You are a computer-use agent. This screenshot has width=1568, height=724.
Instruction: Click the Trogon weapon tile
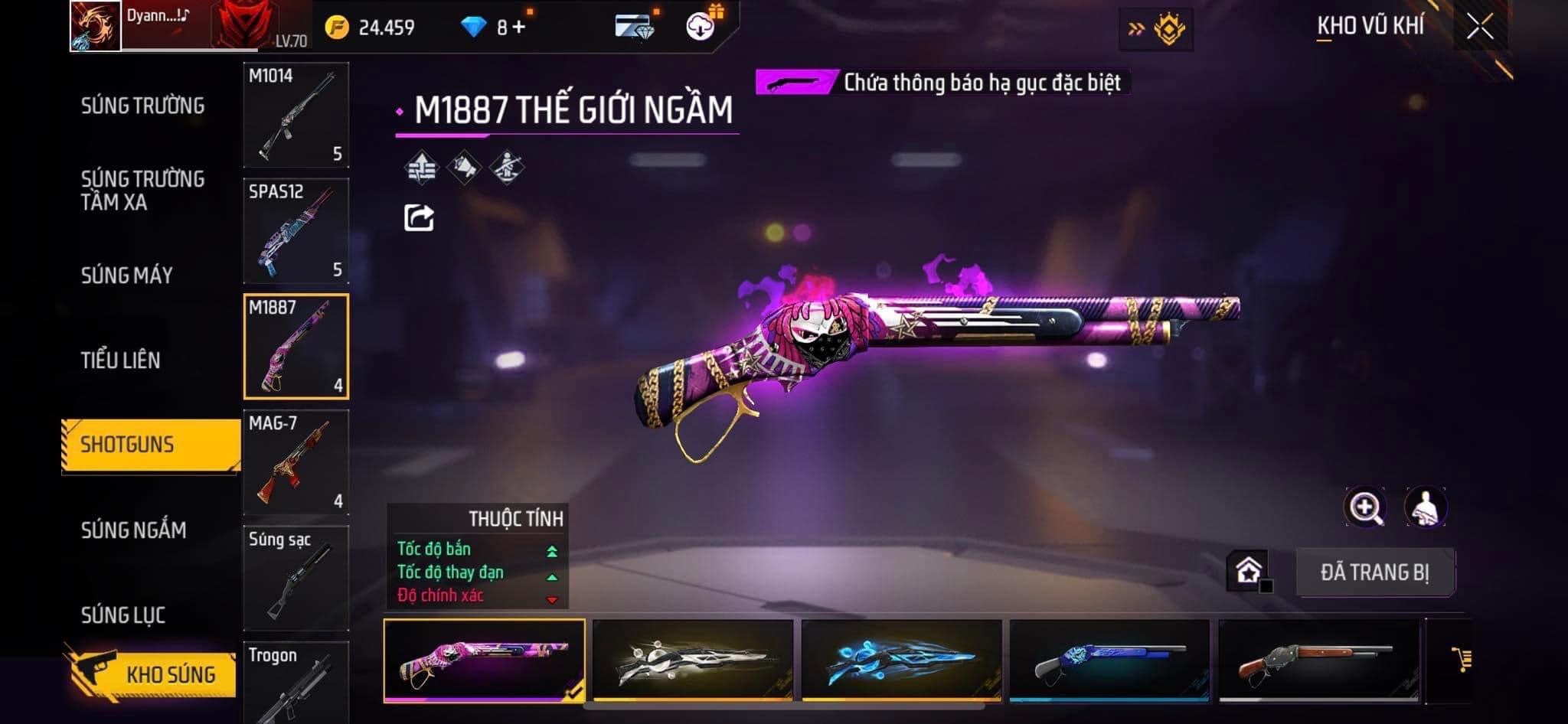pos(296,683)
